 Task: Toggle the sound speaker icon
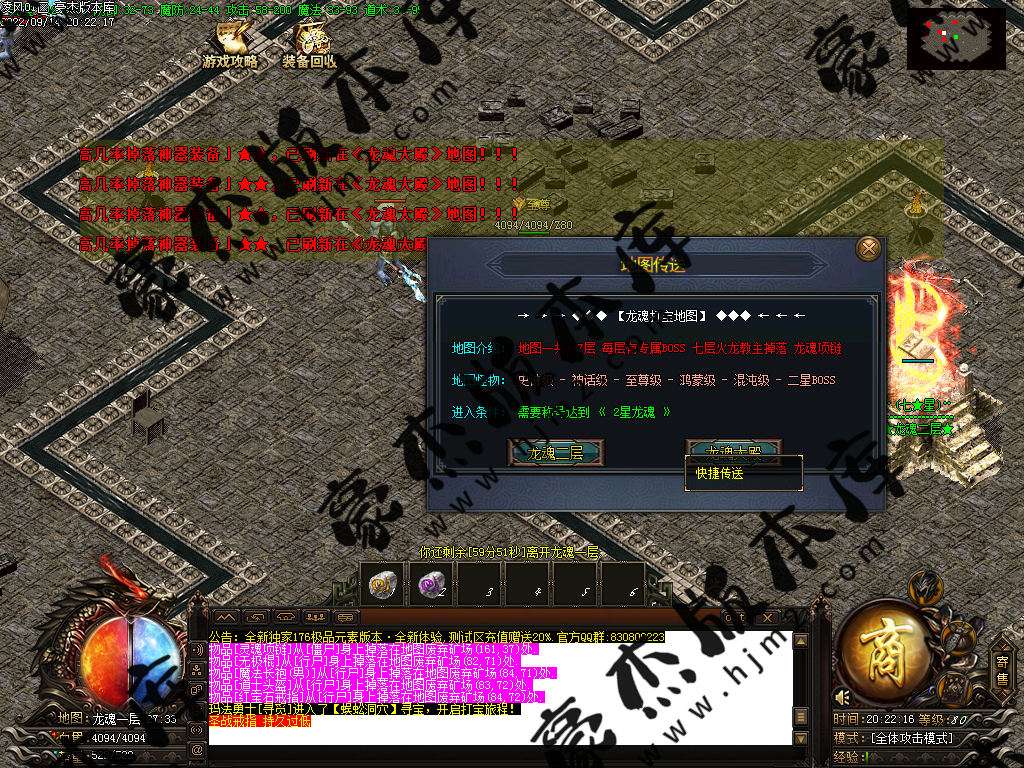pyautogui.click(x=843, y=696)
